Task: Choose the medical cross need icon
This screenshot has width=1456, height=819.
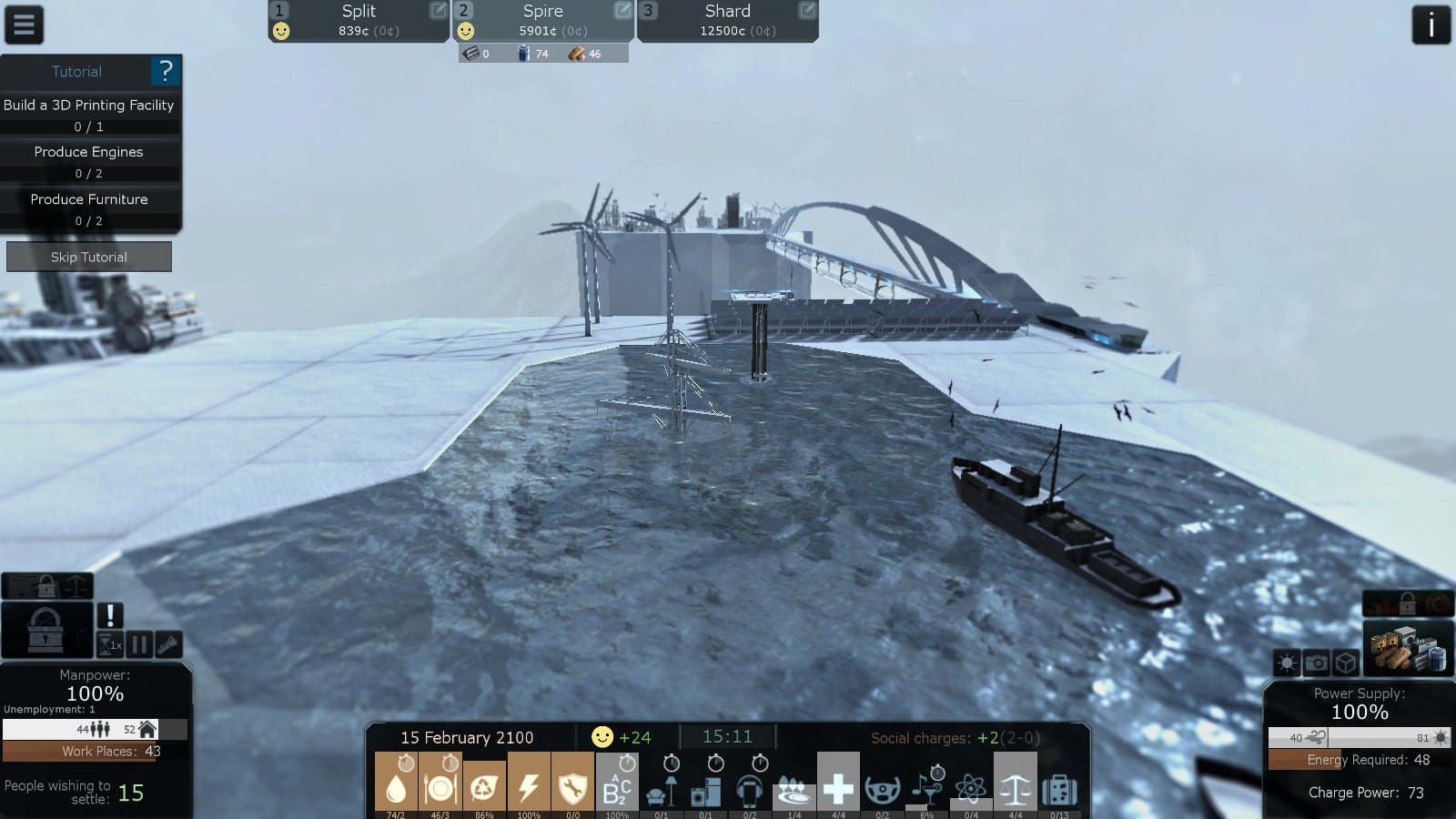Action: point(838,784)
